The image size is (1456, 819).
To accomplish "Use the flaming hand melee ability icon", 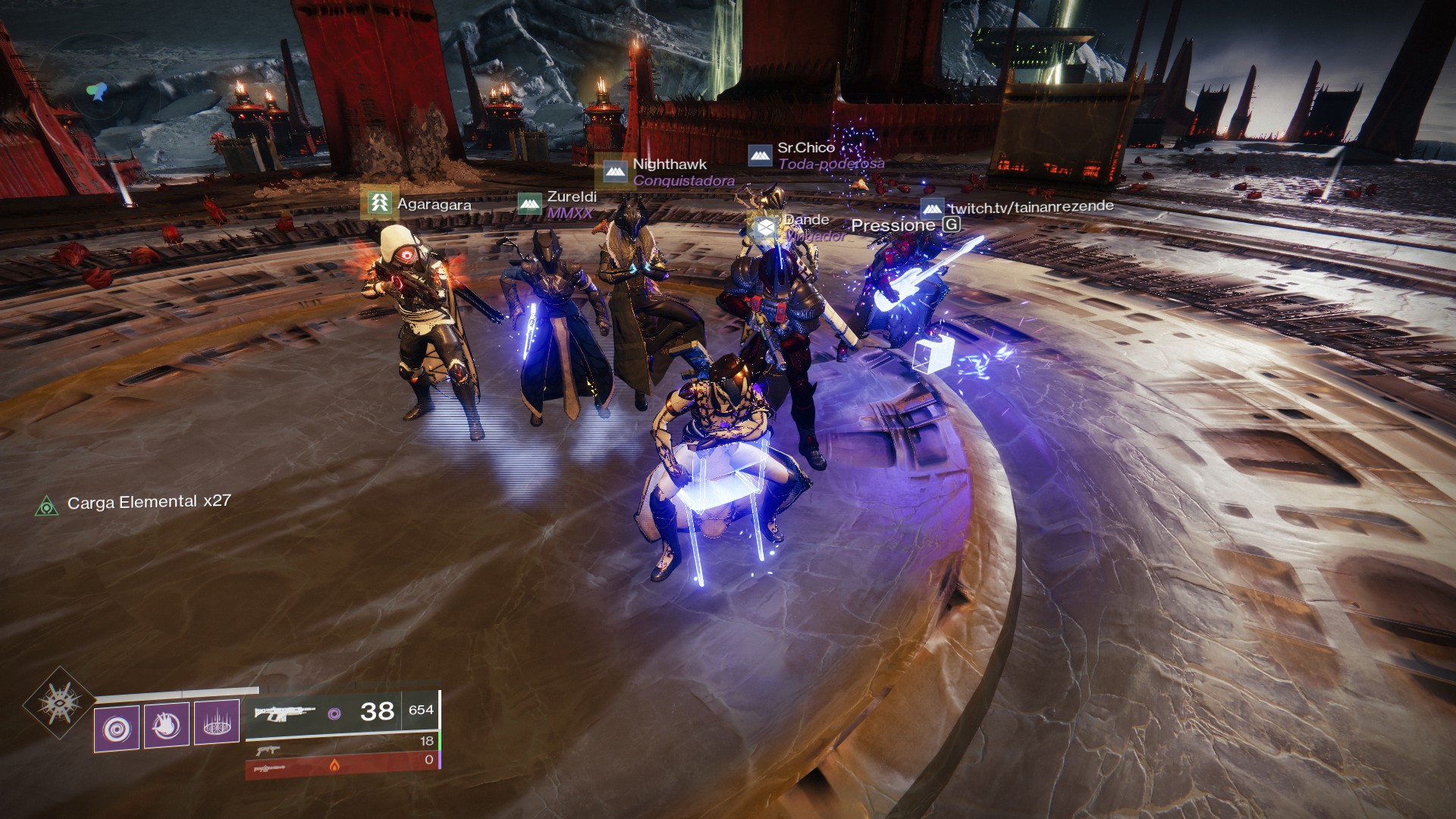I will click(x=167, y=726).
